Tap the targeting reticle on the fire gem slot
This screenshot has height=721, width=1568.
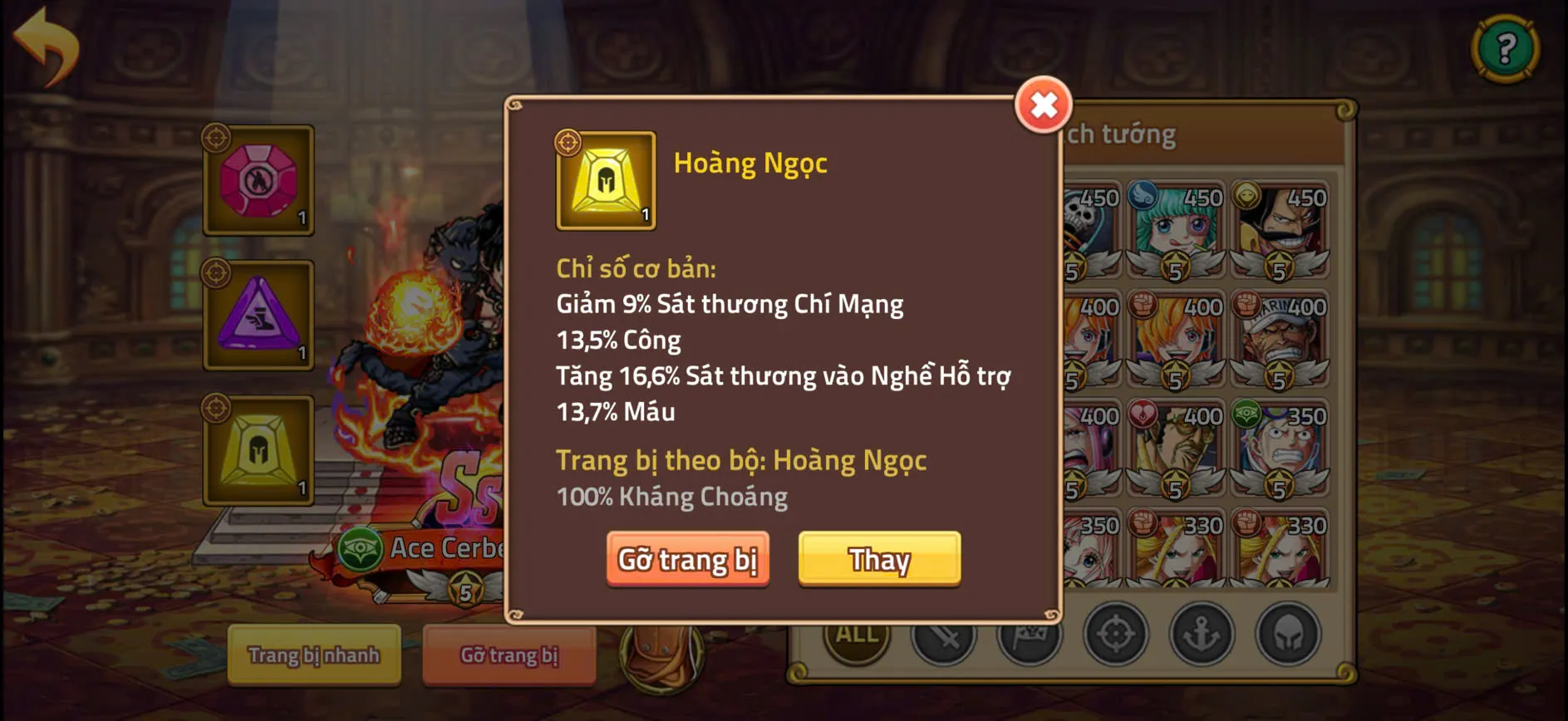tap(215, 137)
